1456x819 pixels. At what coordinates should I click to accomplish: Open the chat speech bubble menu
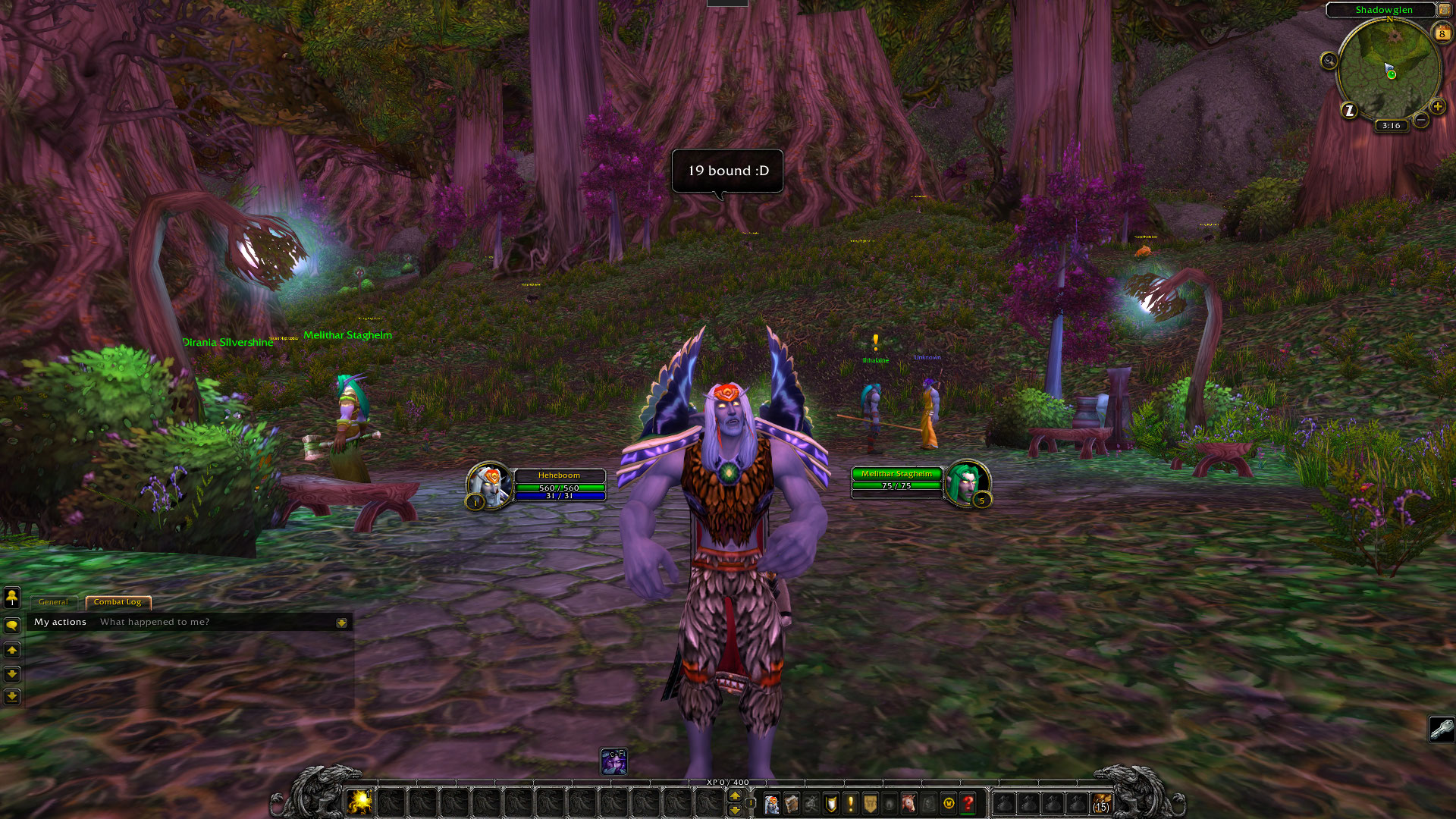click(x=12, y=626)
